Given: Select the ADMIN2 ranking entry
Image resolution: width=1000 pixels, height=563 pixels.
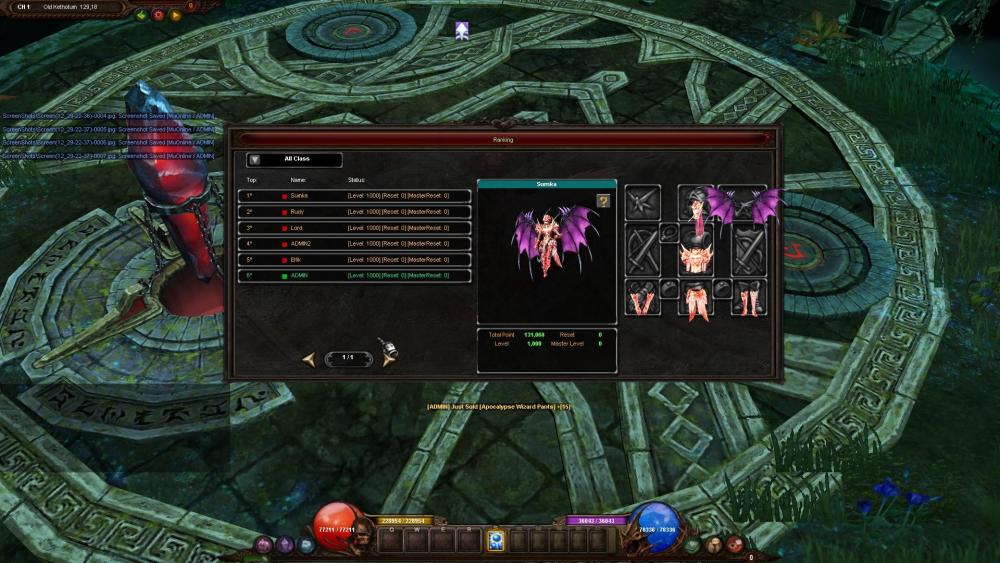Looking at the screenshot, I should pyautogui.click(x=354, y=244).
